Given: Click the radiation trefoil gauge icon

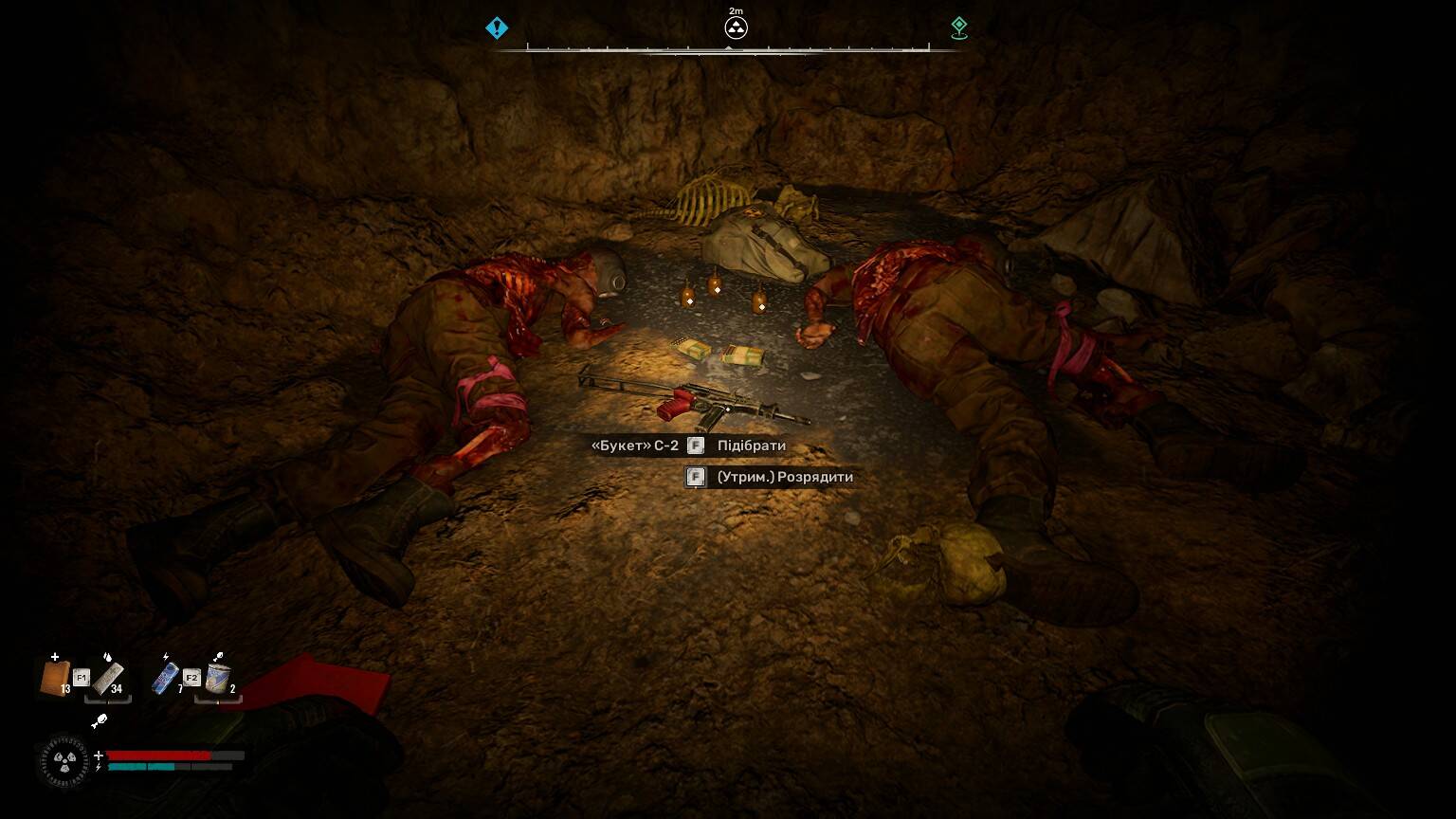Looking at the screenshot, I should pyautogui.click(x=64, y=760).
